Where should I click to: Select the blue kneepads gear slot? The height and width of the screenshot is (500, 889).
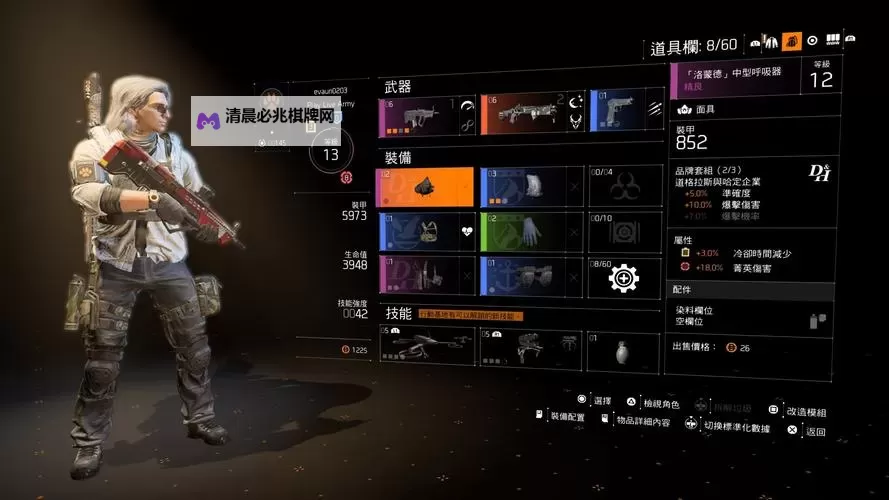pyautogui.click(x=528, y=276)
